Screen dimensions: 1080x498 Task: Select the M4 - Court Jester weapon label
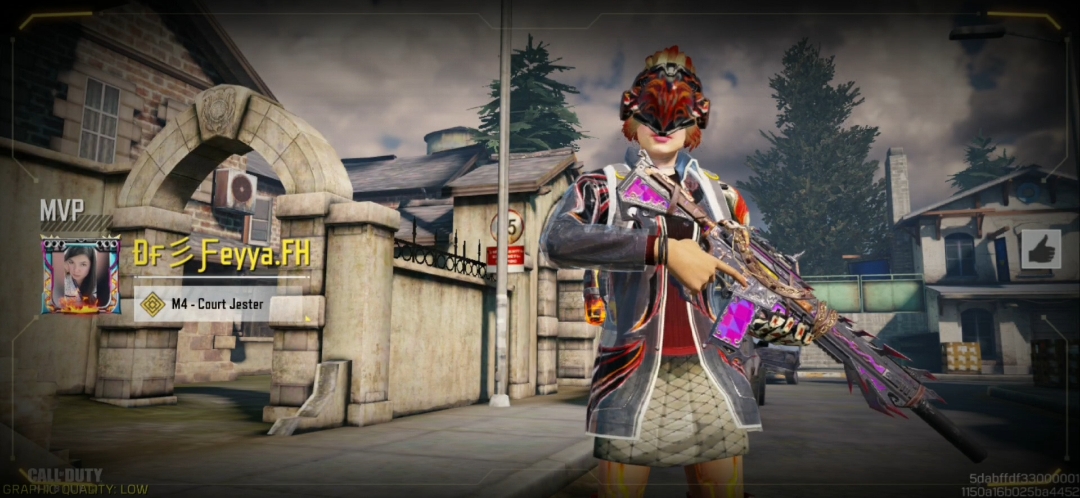pos(219,304)
